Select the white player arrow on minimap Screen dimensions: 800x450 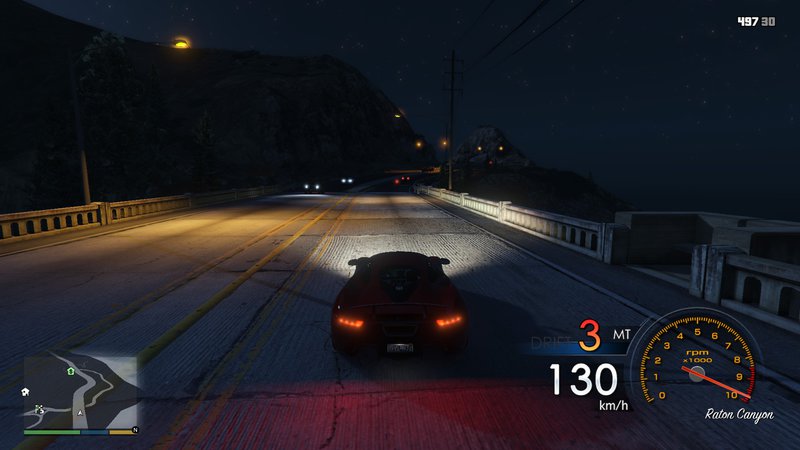(80, 411)
